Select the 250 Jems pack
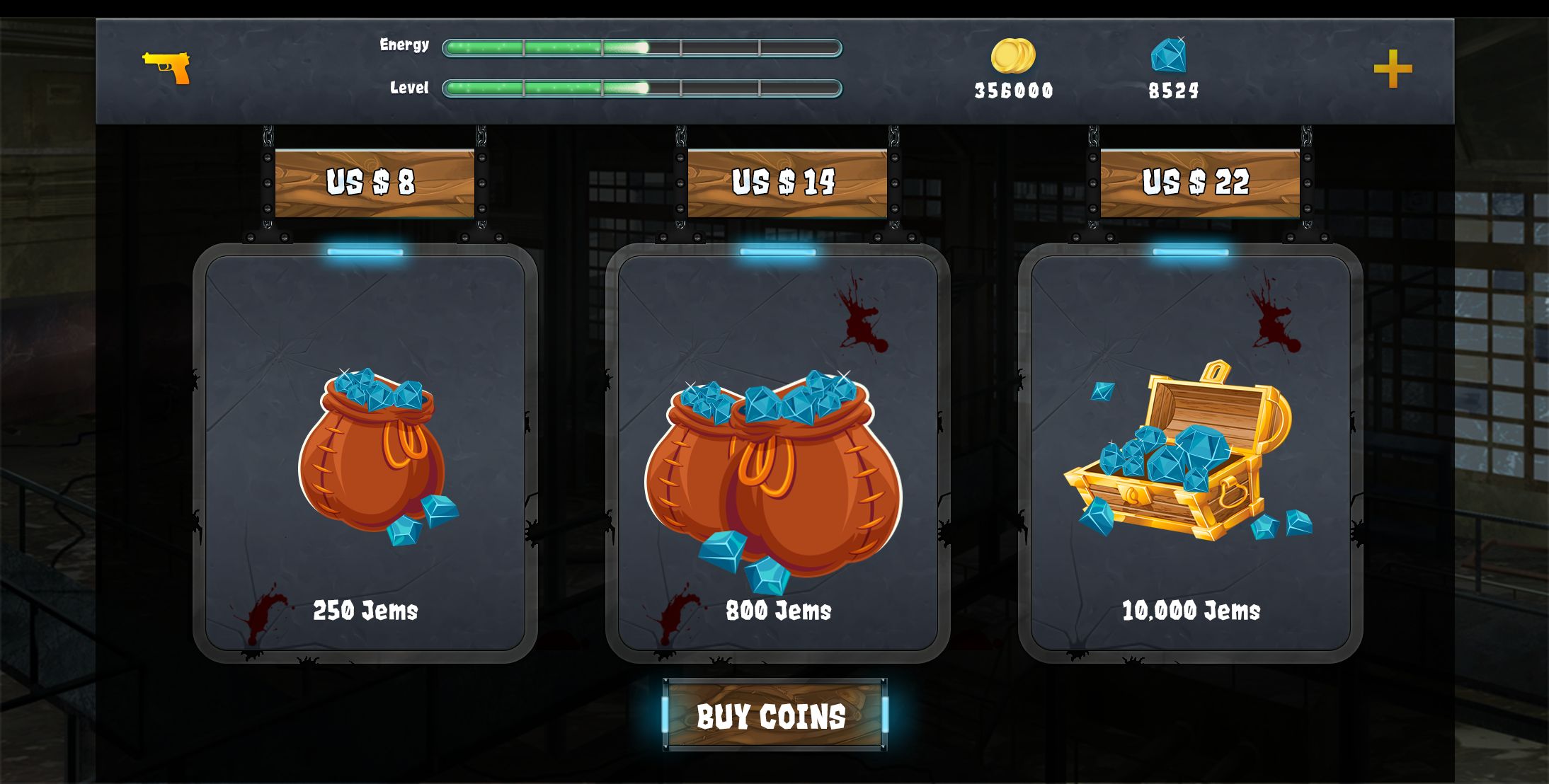Image resolution: width=1549 pixels, height=784 pixels. pyautogui.click(x=365, y=454)
